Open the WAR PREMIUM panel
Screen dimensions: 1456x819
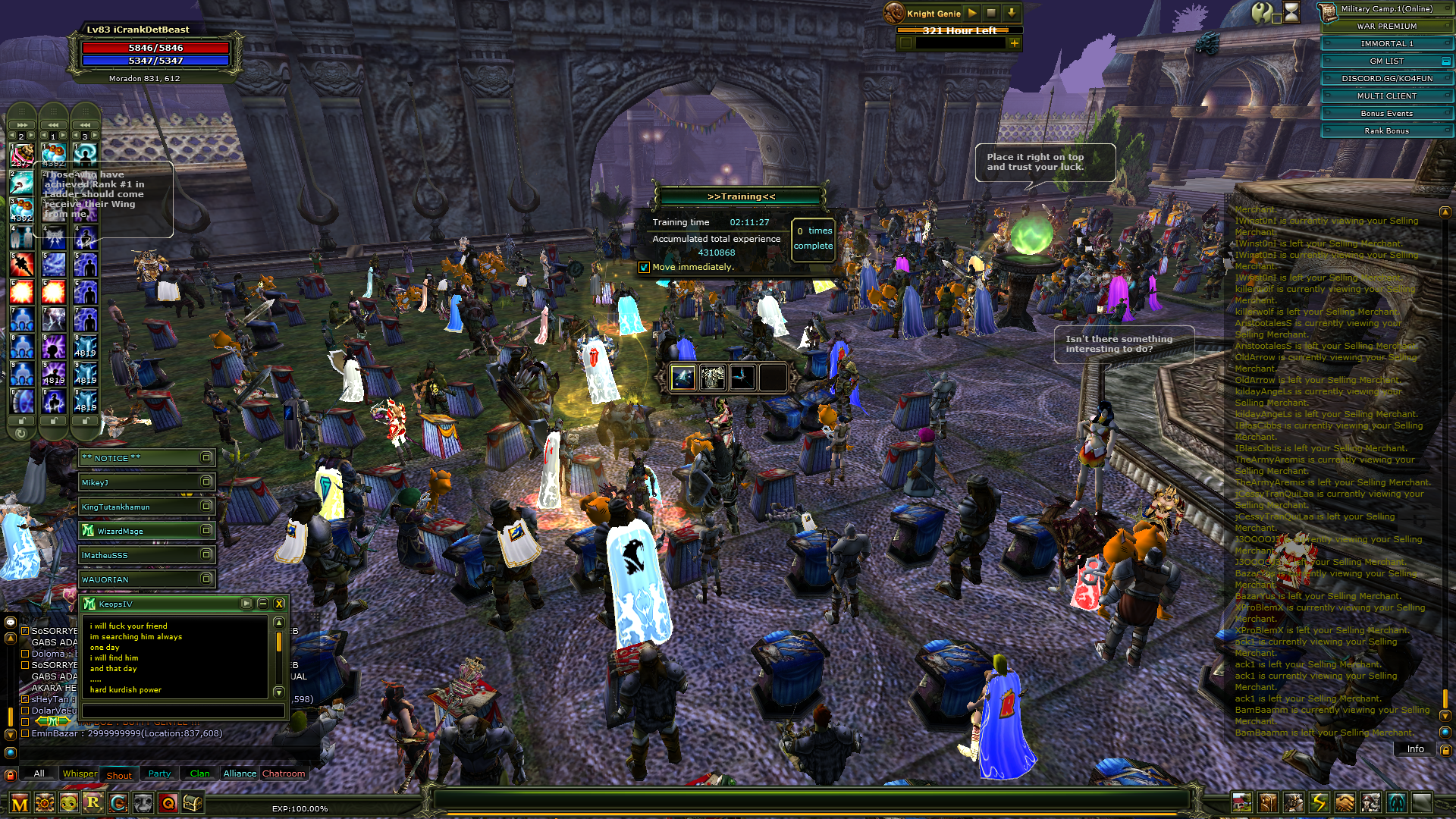click(x=1386, y=27)
